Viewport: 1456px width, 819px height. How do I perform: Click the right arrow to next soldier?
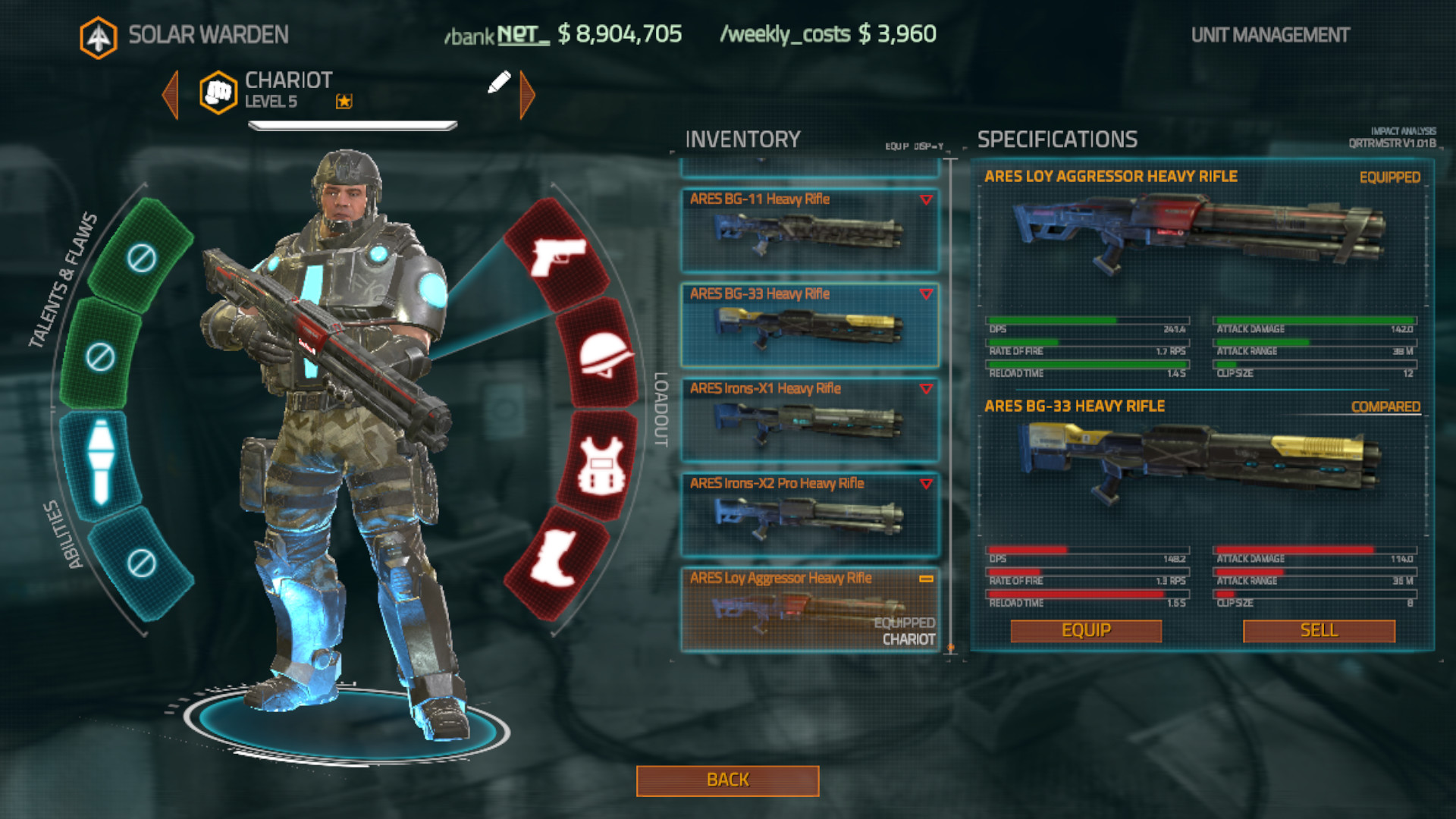tap(526, 93)
